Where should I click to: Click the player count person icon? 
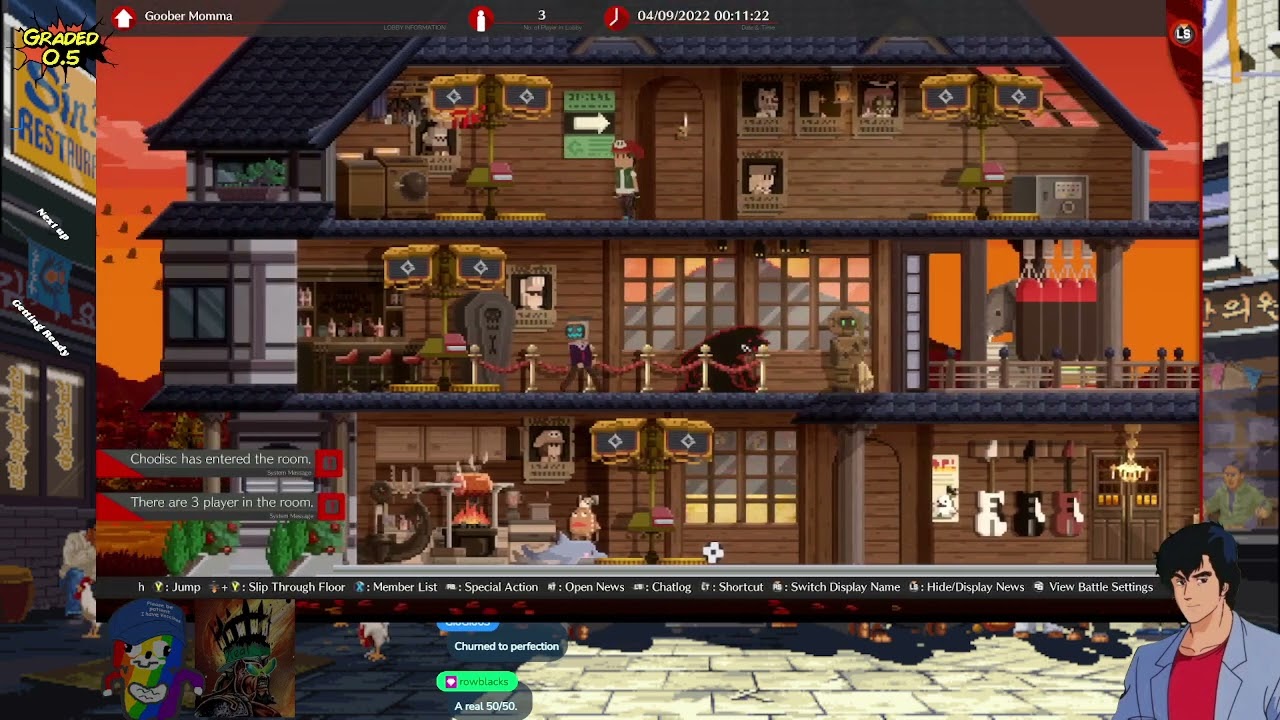point(481,18)
